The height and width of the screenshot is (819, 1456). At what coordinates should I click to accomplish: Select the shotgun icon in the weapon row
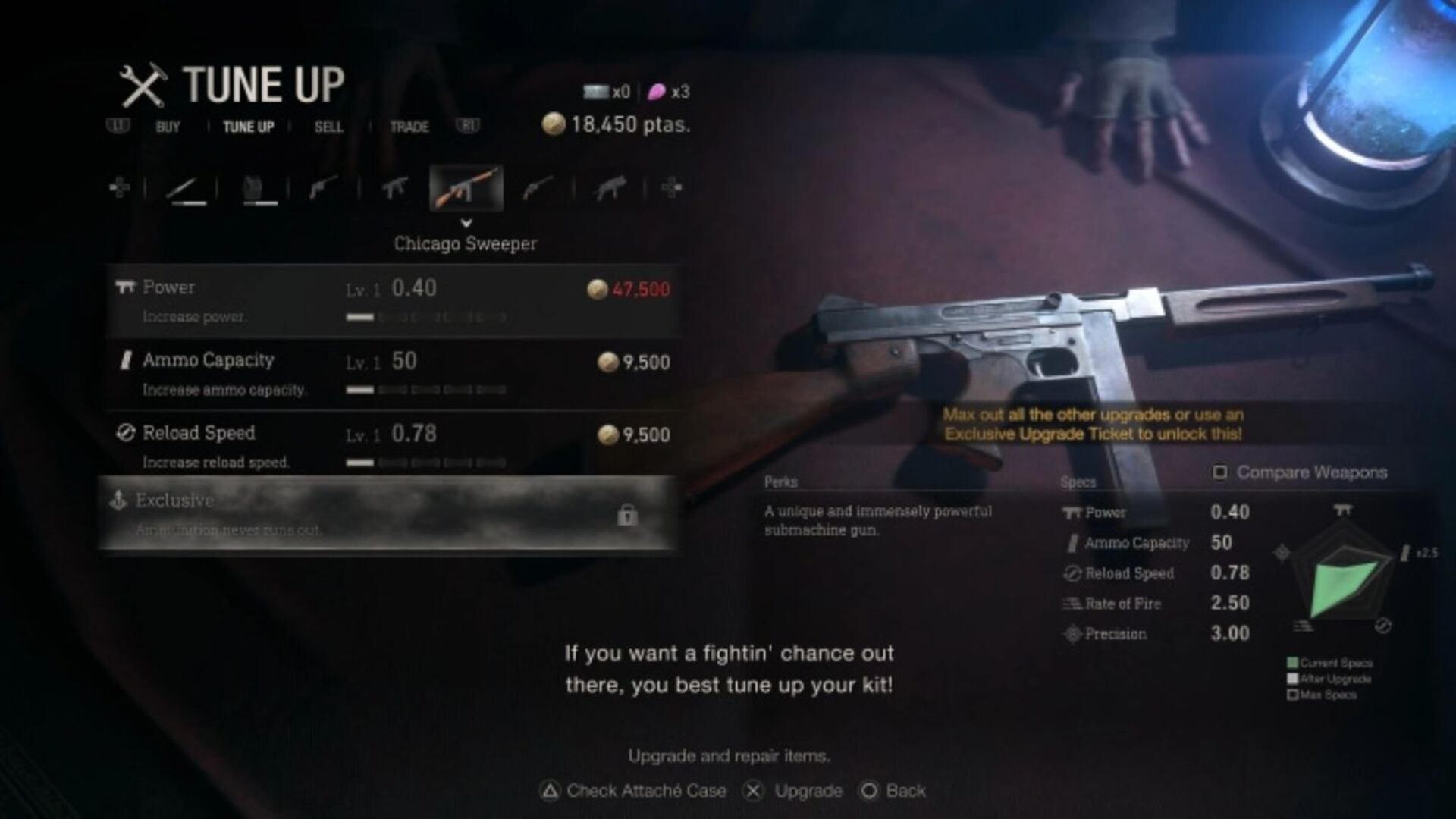point(537,188)
